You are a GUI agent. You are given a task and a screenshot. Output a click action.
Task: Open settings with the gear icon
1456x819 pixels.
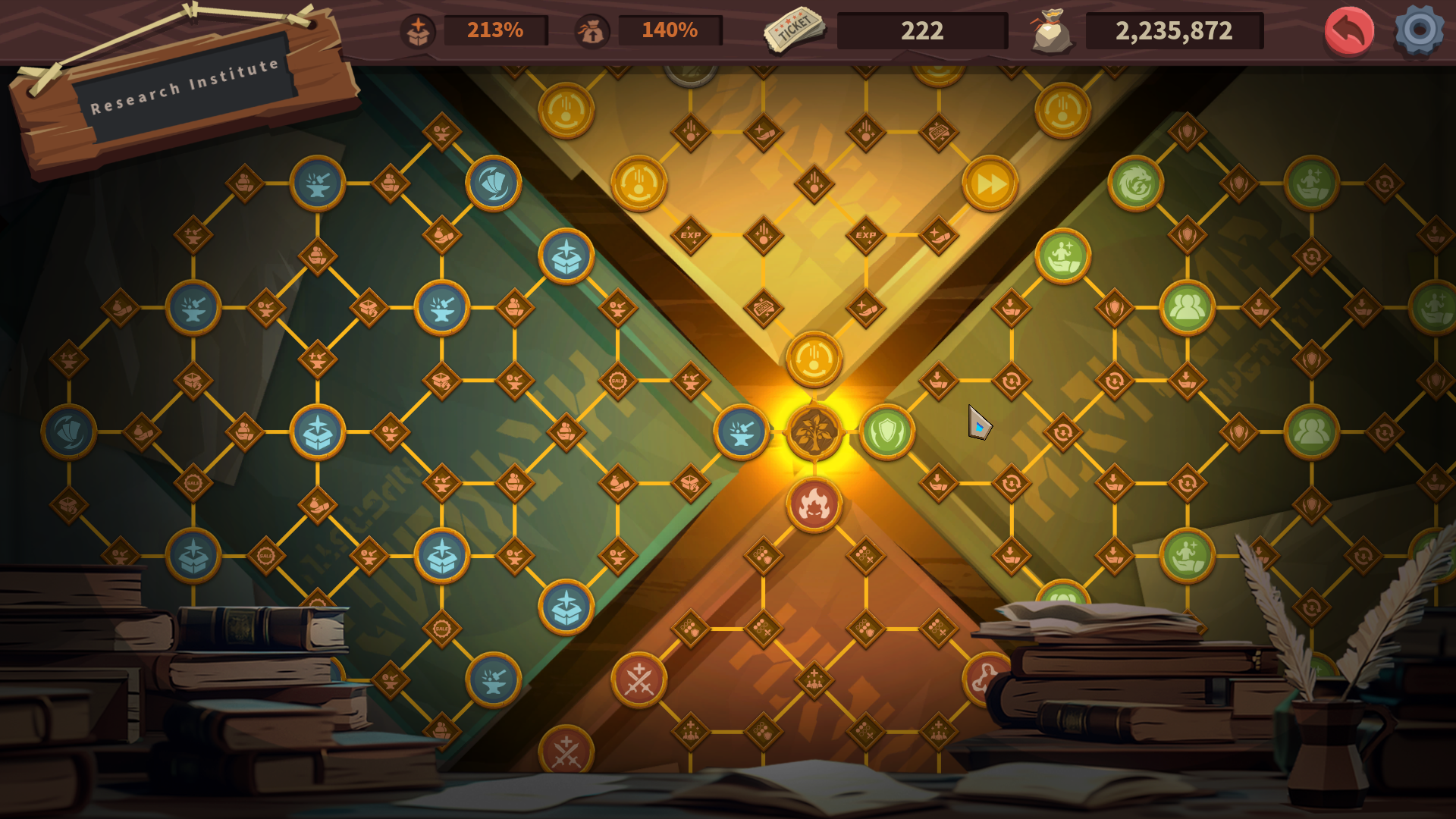1419,30
